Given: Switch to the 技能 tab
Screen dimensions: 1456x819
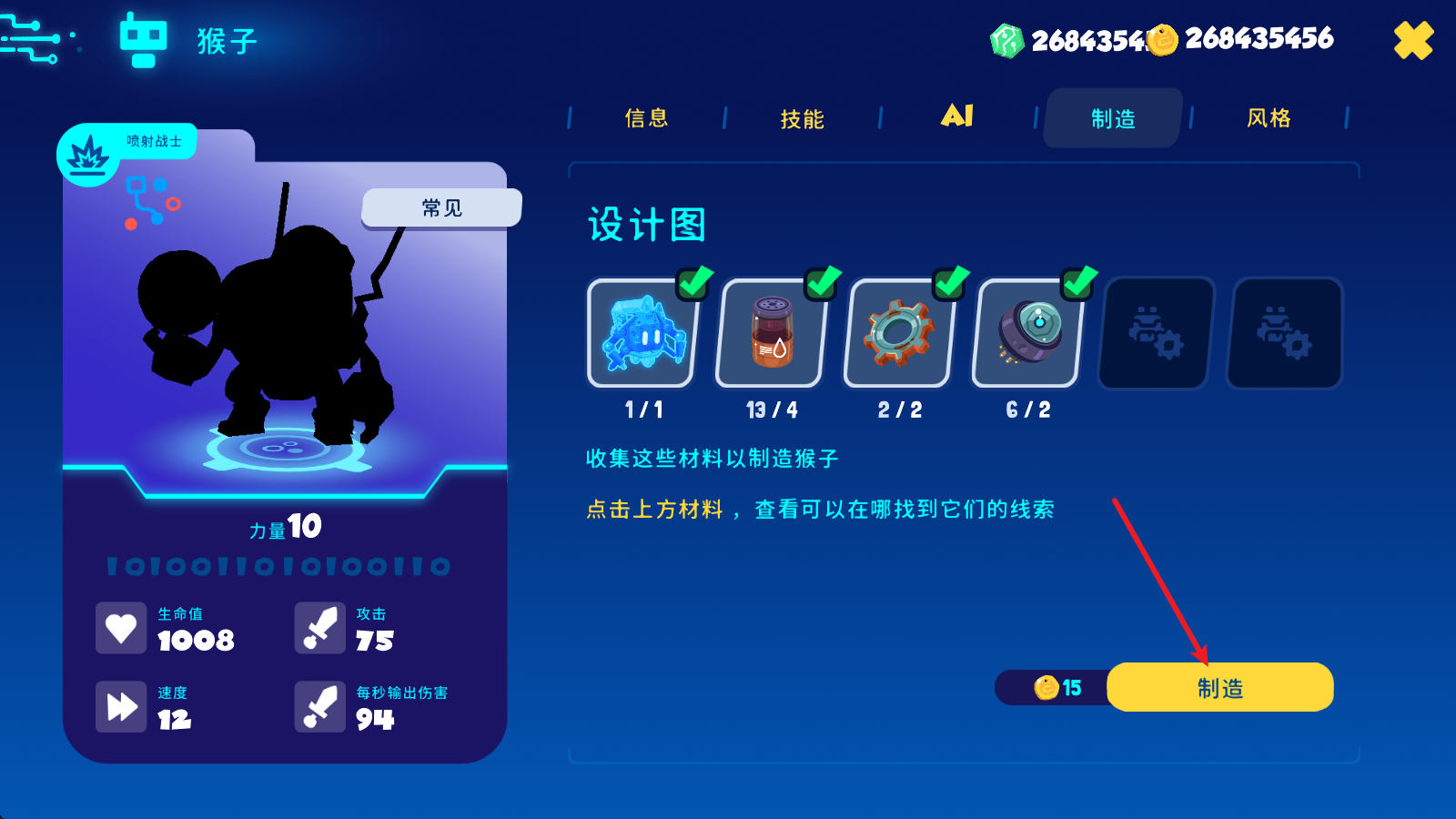Looking at the screenshot, I should point(802,118).
